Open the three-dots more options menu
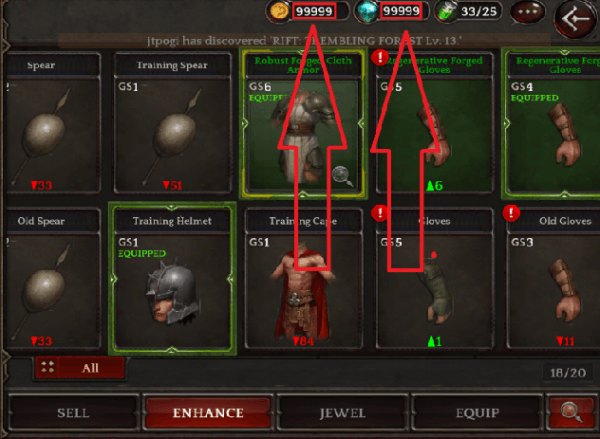600x439 pixels. [528, 13]
